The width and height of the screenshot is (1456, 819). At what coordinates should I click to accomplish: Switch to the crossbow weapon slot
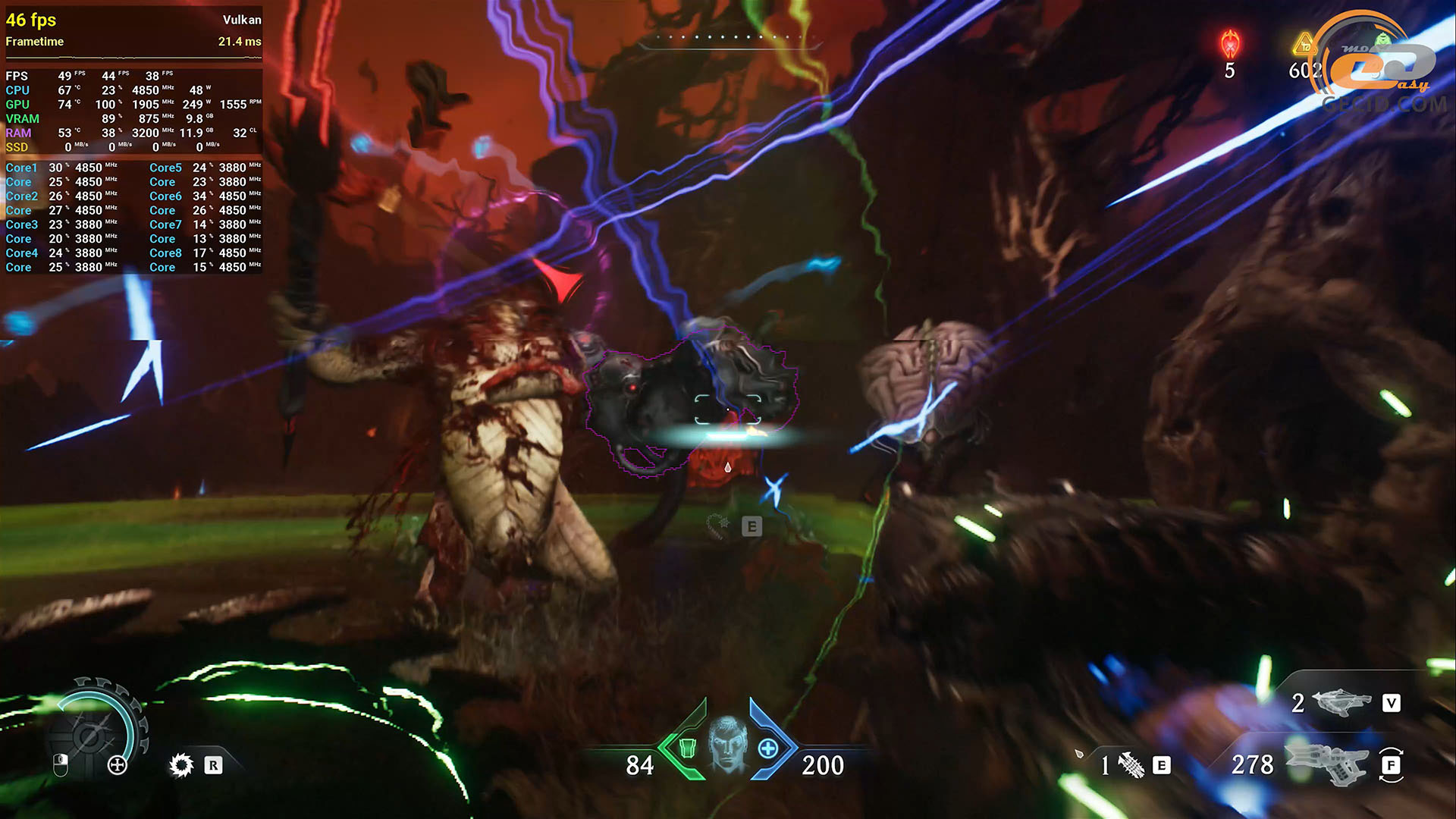pyautogui.click(x=1341, y=703)
